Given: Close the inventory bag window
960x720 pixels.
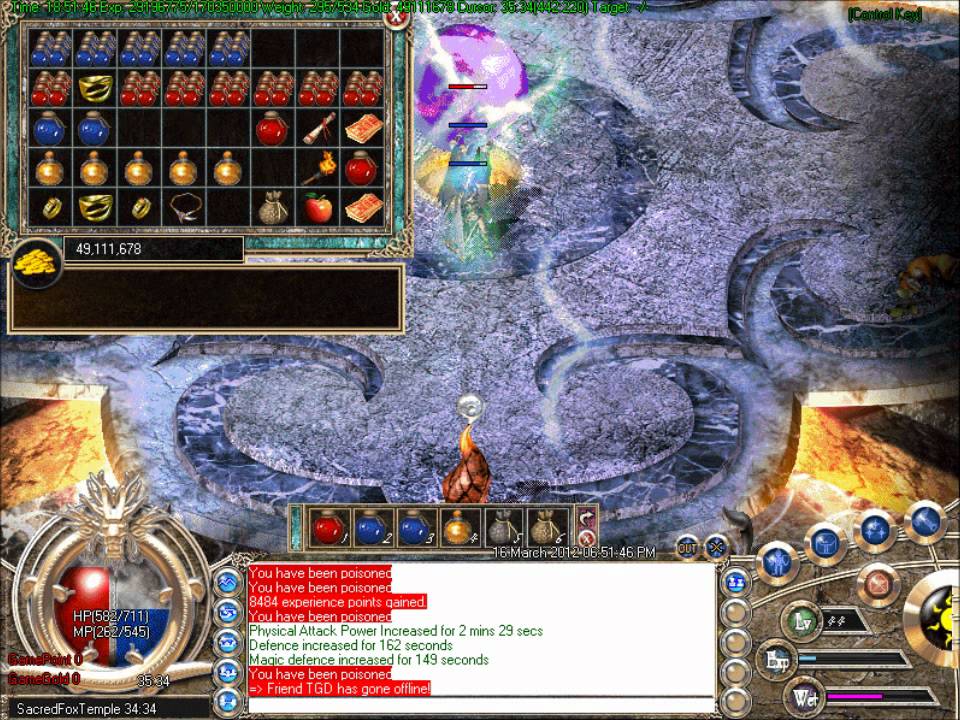Looking at the screenshot, I should [x=397, y=16].
